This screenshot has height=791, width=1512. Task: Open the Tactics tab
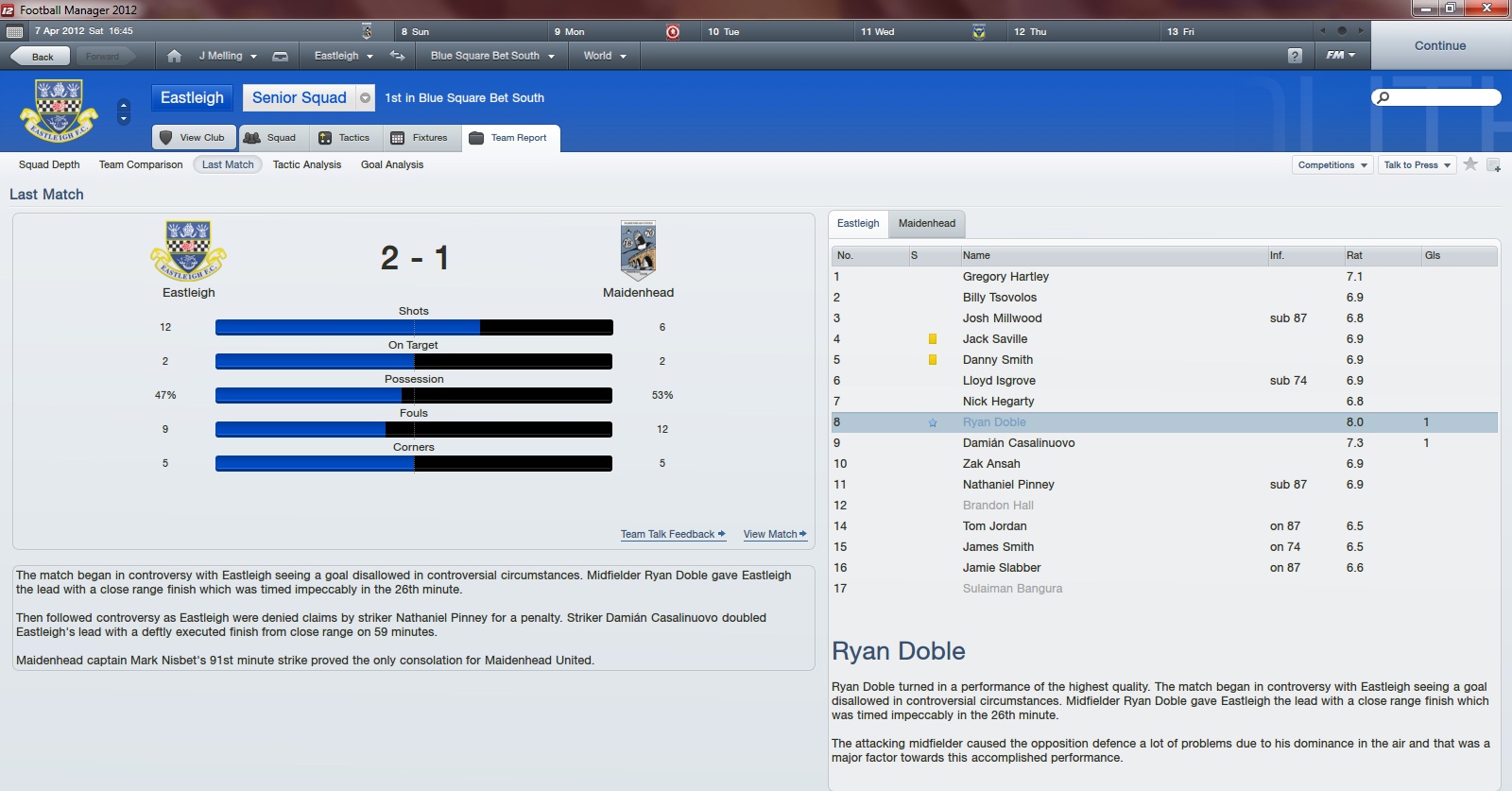(x=345, y=138)
